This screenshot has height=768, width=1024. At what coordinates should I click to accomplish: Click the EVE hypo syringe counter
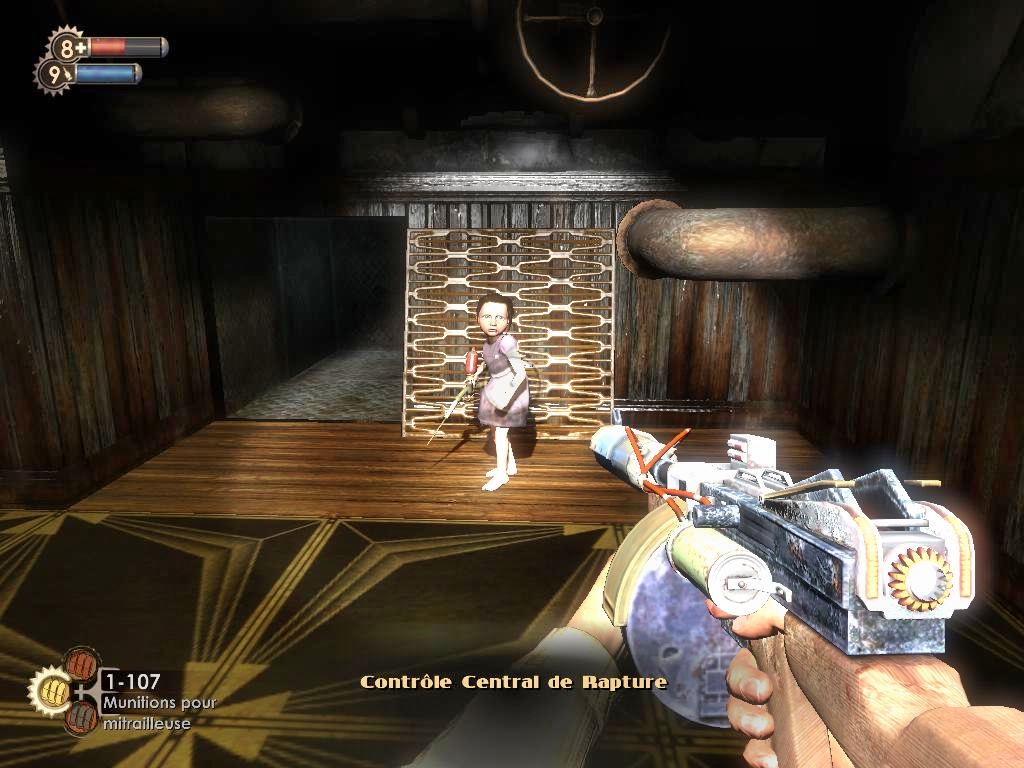tap(56, 73)
